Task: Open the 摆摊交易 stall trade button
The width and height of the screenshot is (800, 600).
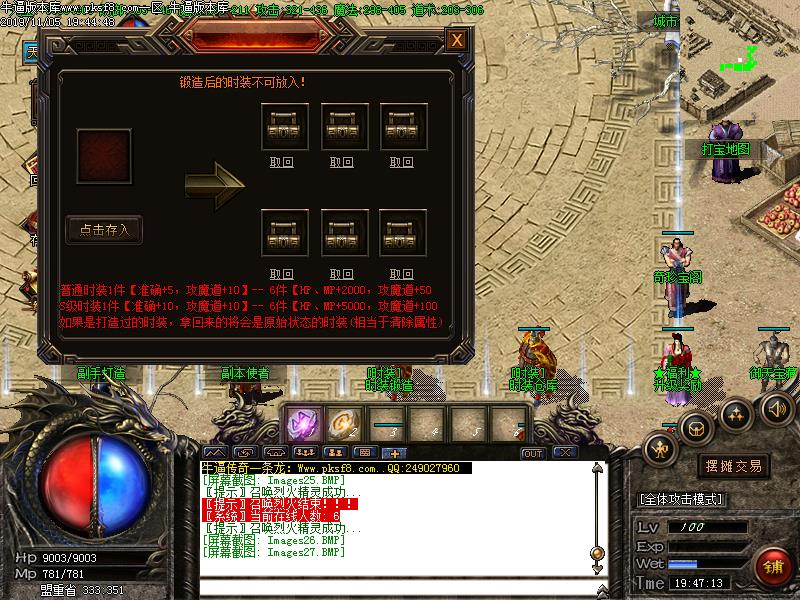Action: [734, 466]
